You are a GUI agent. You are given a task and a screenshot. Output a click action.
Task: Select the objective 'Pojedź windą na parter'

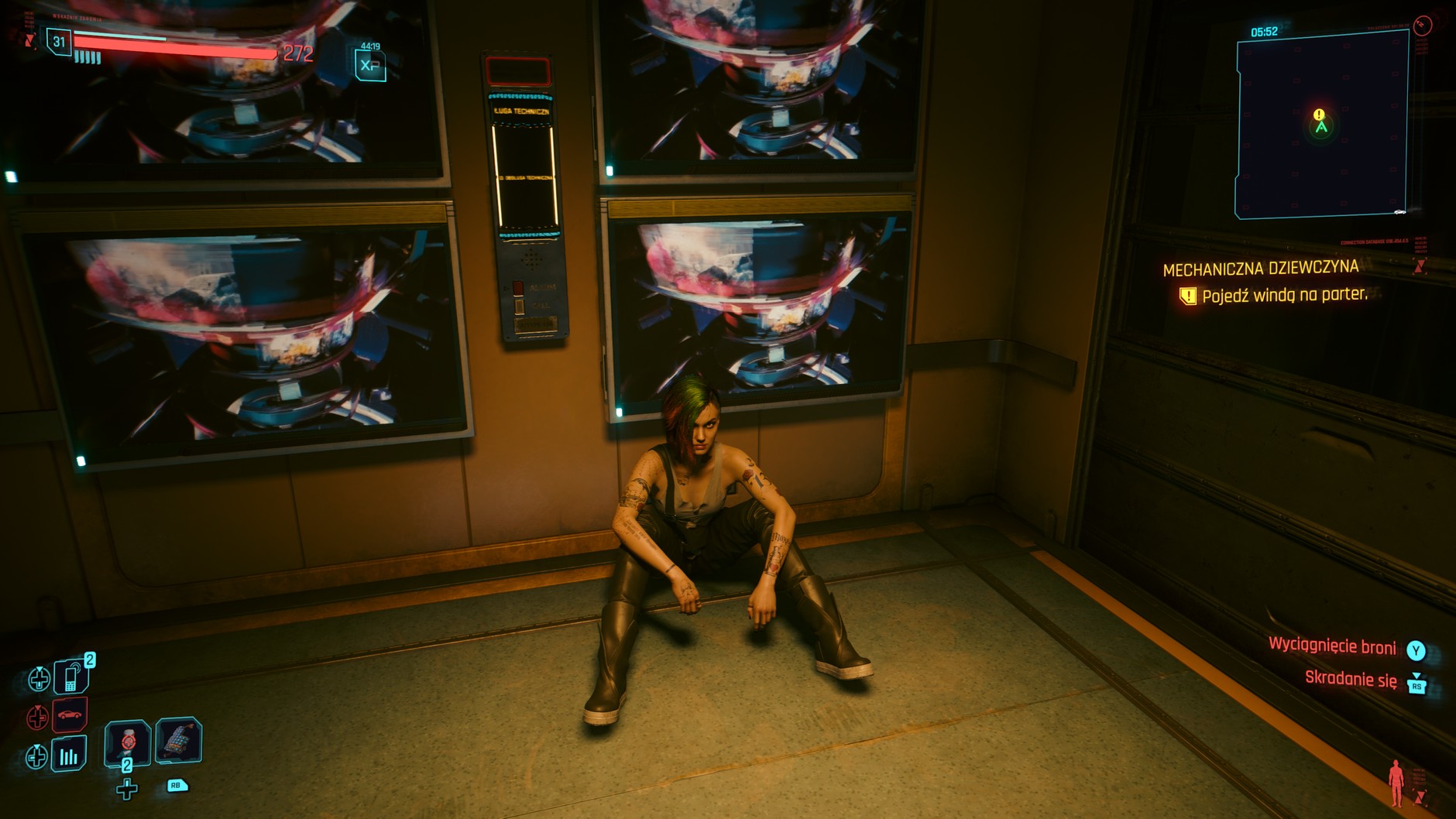1284,295
